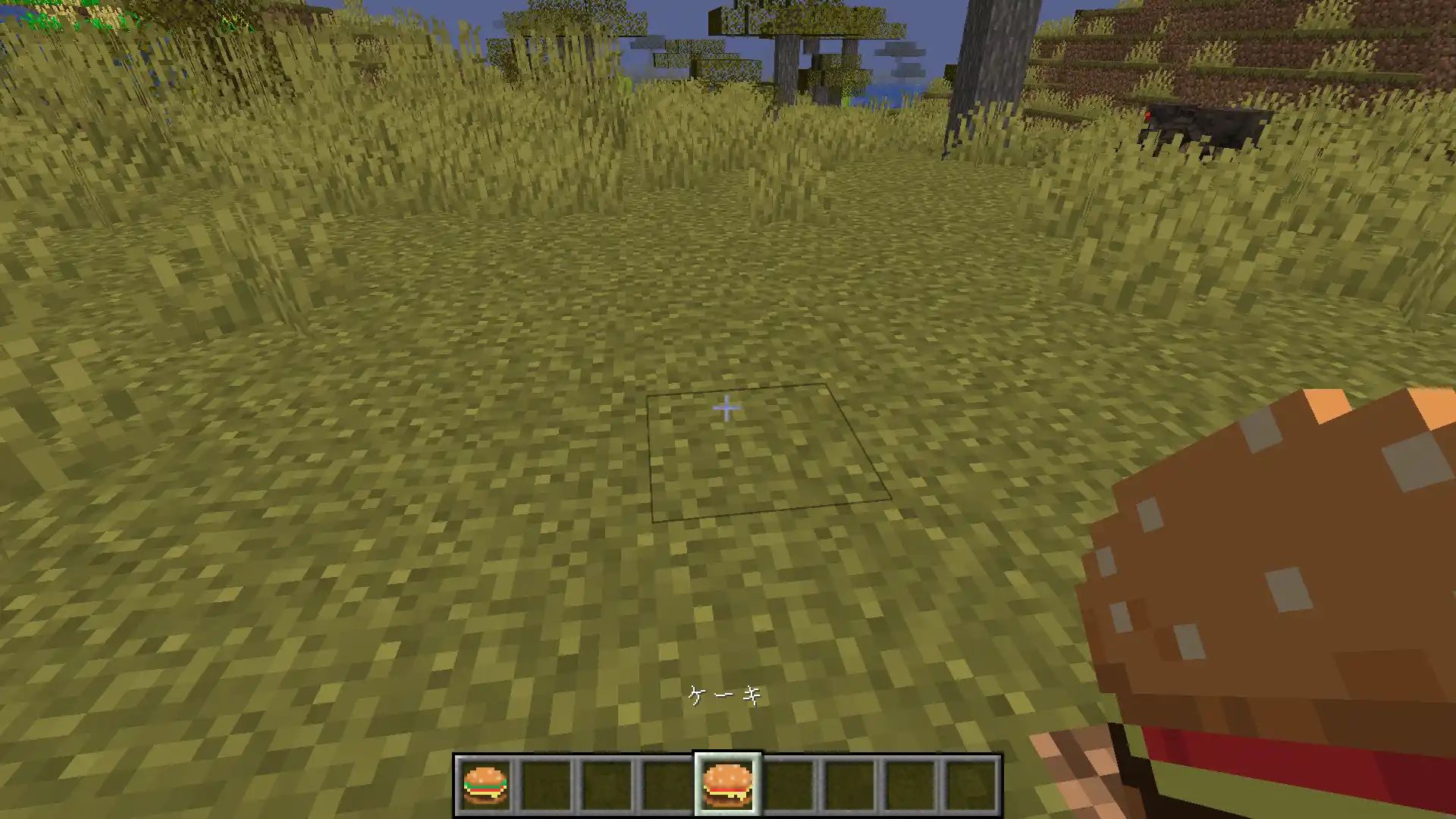Image resolution: width=1456 pixels, height=819 pixels.
Task: Select the burger in the first hotbar slot
Action: tap(485, 785)
